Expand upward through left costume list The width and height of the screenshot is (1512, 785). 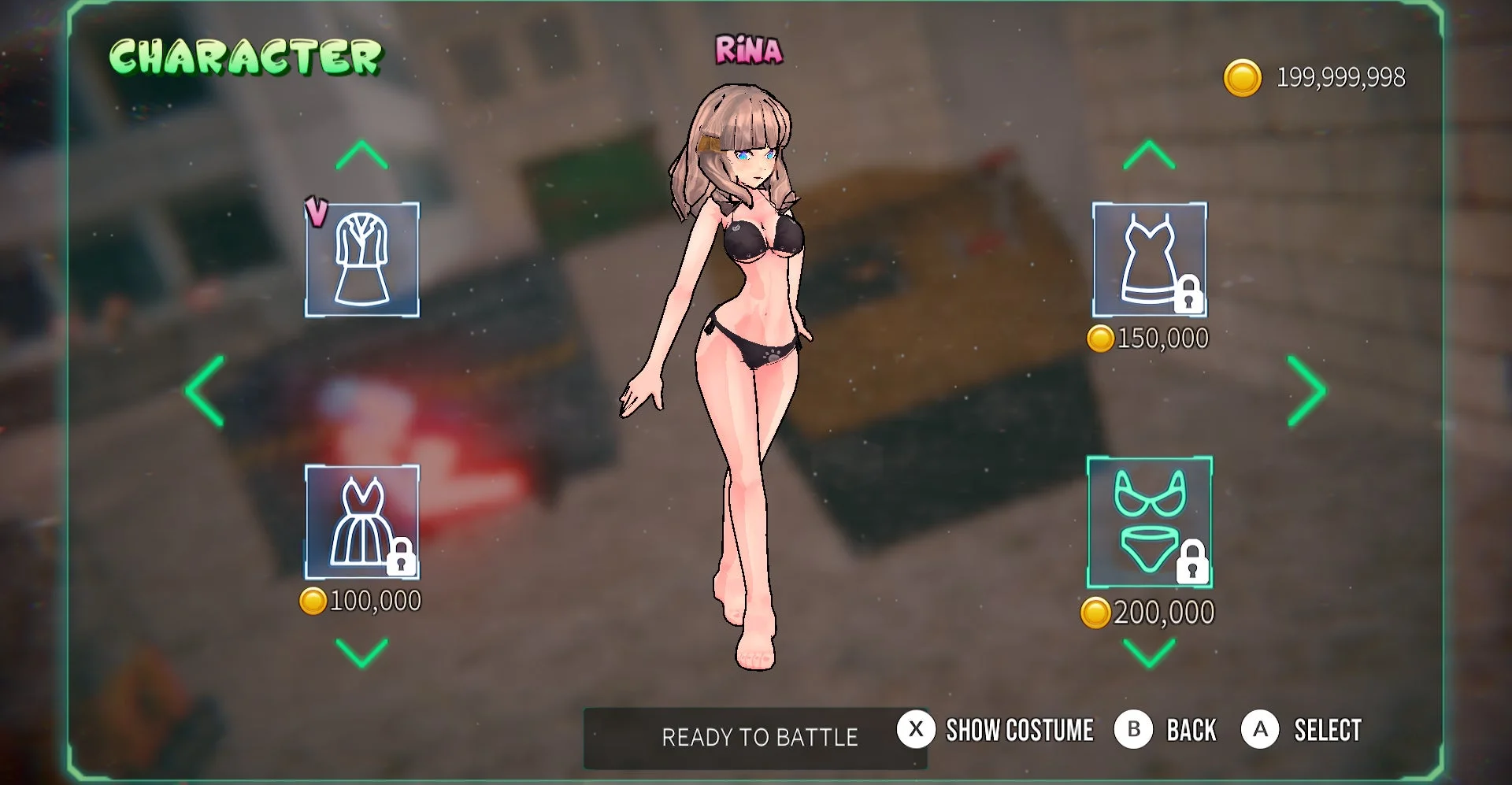(x=361, y=154)
